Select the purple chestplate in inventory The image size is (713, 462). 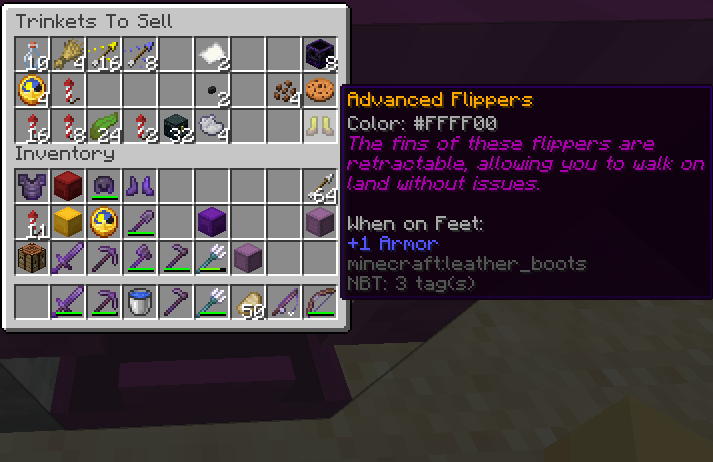pos(32,185)
